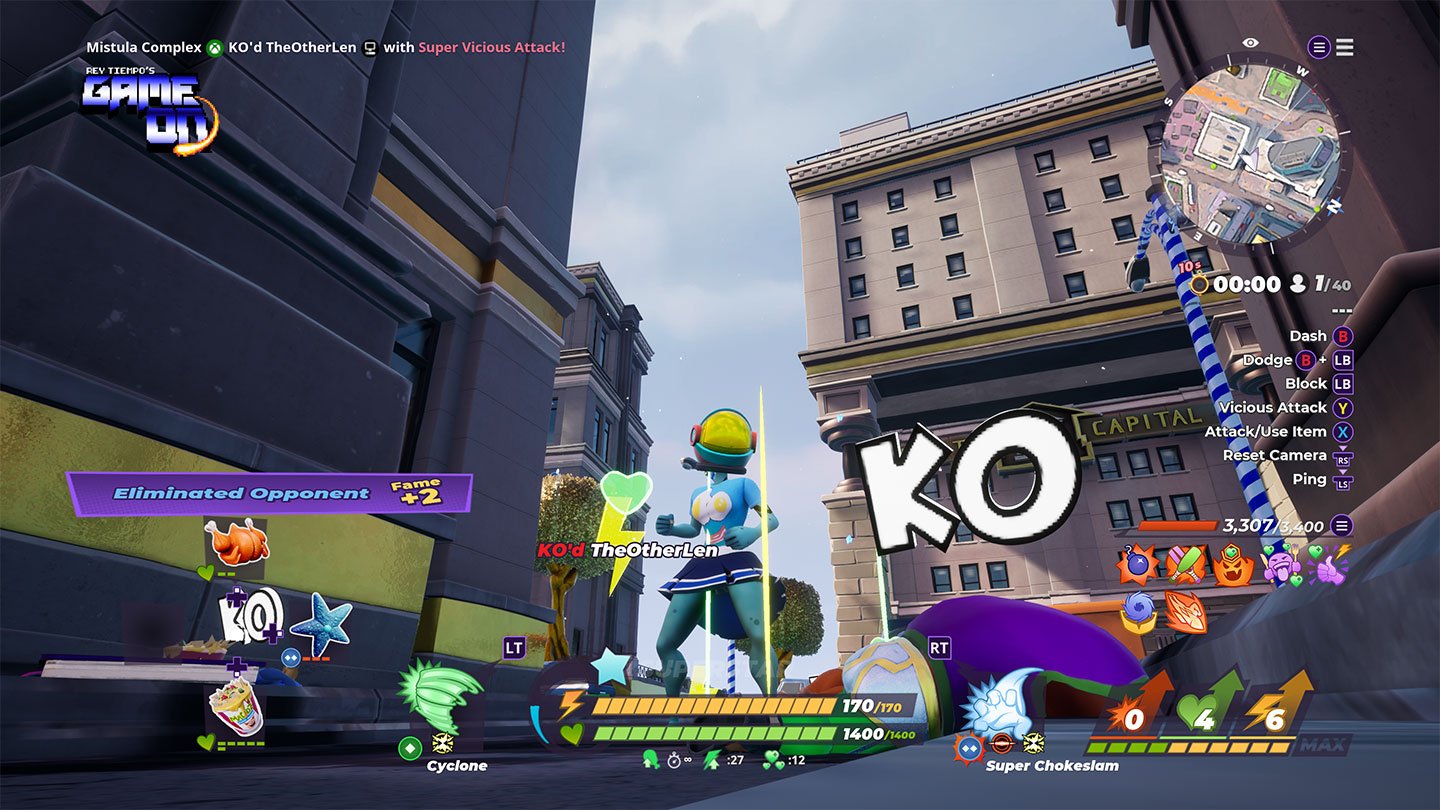Toggle the eye icon above the minimap
The height and width of the screenshot is (810, 1440).
(1250, 43)
